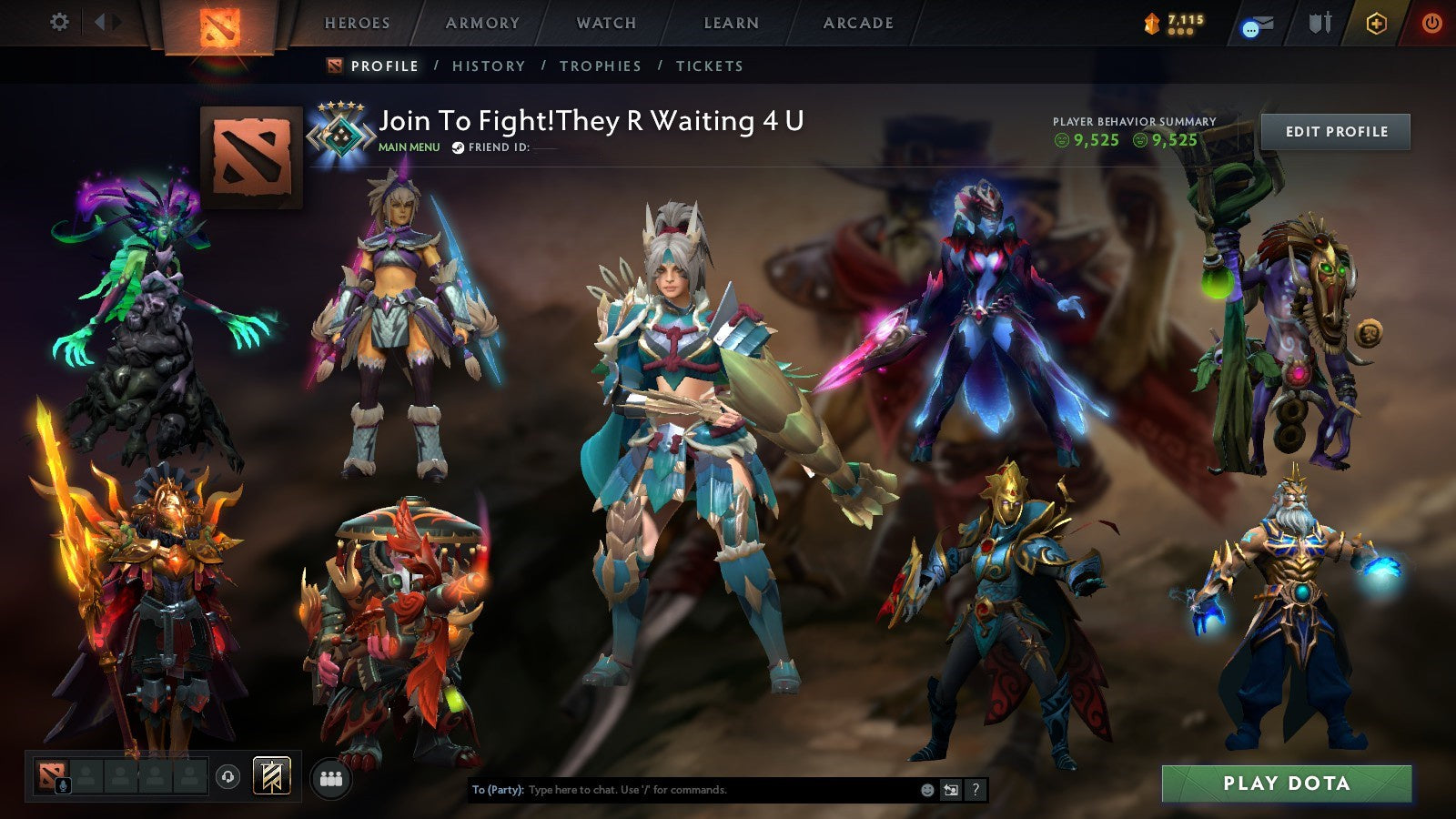Open the back navigation arrow beside the gear

100,23
